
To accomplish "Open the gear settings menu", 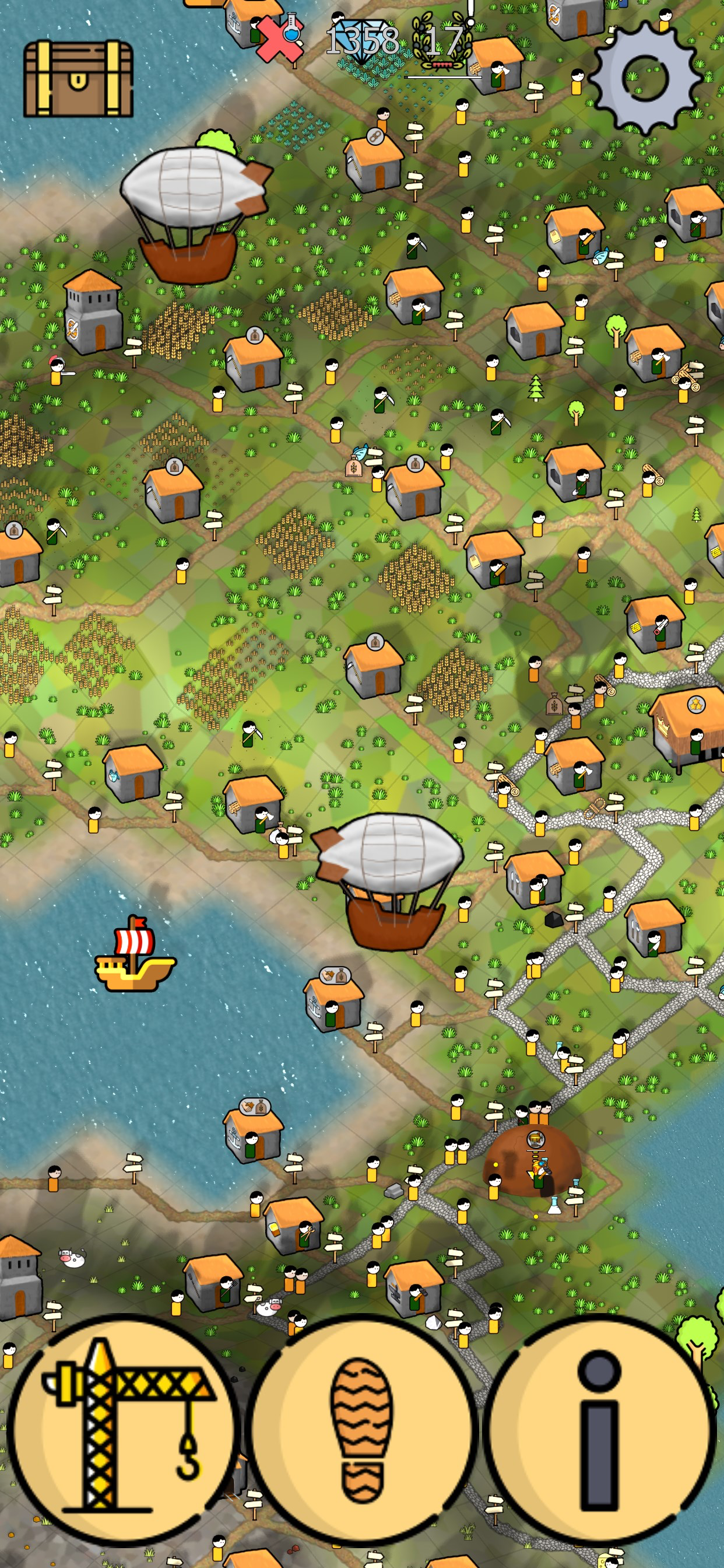I will (x=645, y=78).
